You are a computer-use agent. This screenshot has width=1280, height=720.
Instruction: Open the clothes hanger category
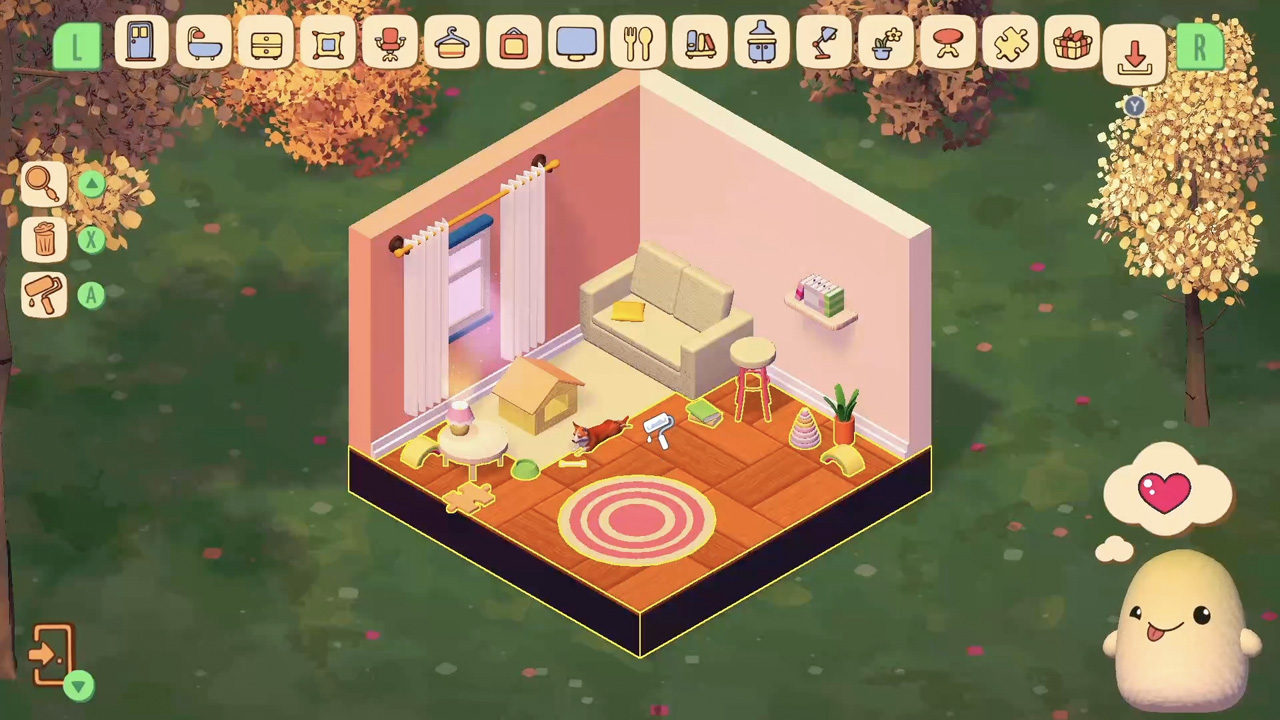click(x=452, y=43)
